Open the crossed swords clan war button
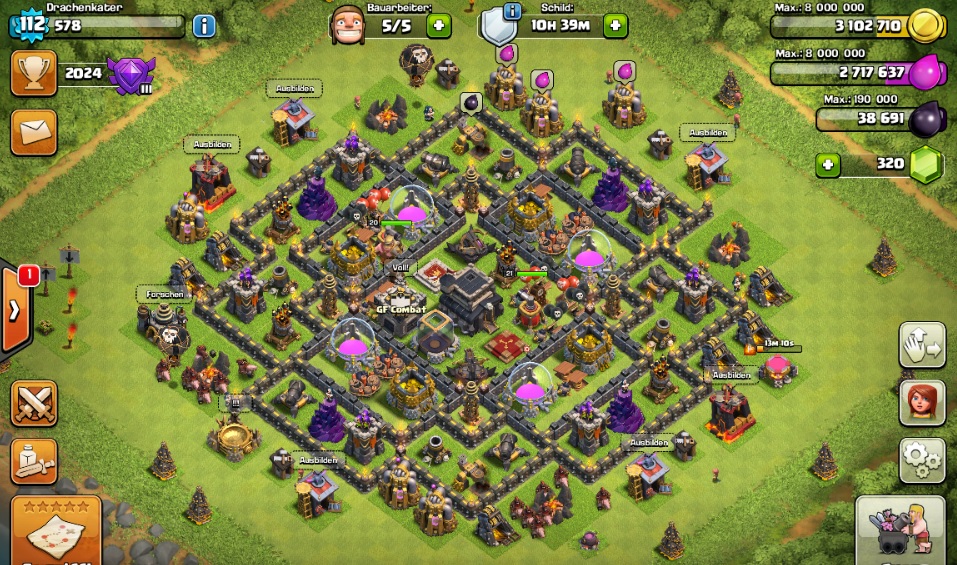Image resolution: width=957 pixels, height=565 pixels. pos(33,402)
